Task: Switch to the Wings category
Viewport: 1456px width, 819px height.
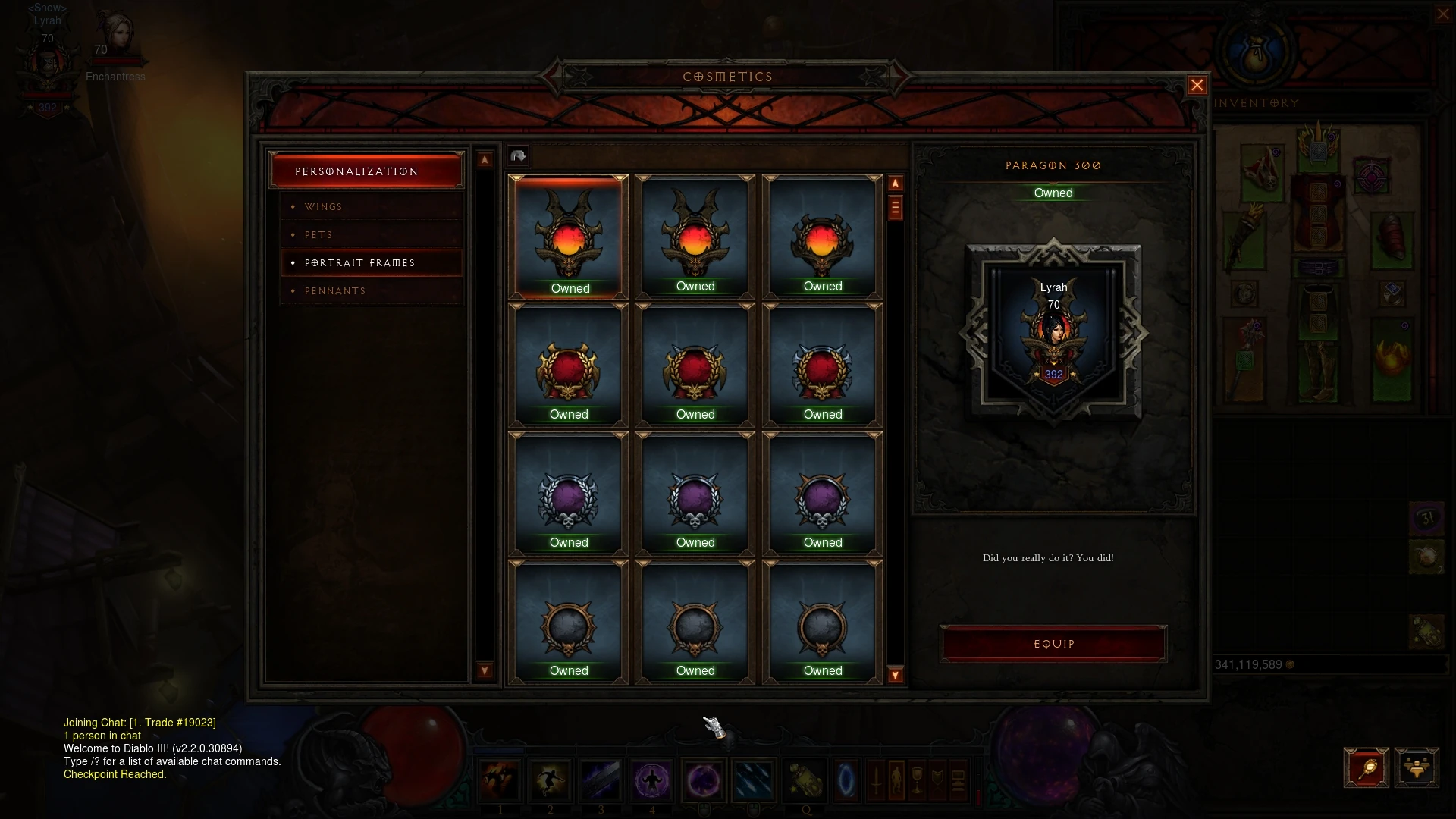Action: point(323,206)
